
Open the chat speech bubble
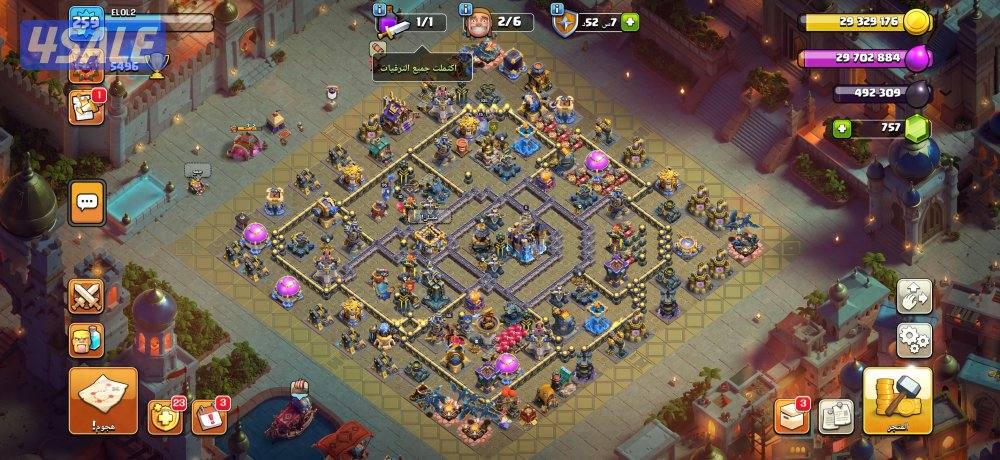[x=87, y=203]
